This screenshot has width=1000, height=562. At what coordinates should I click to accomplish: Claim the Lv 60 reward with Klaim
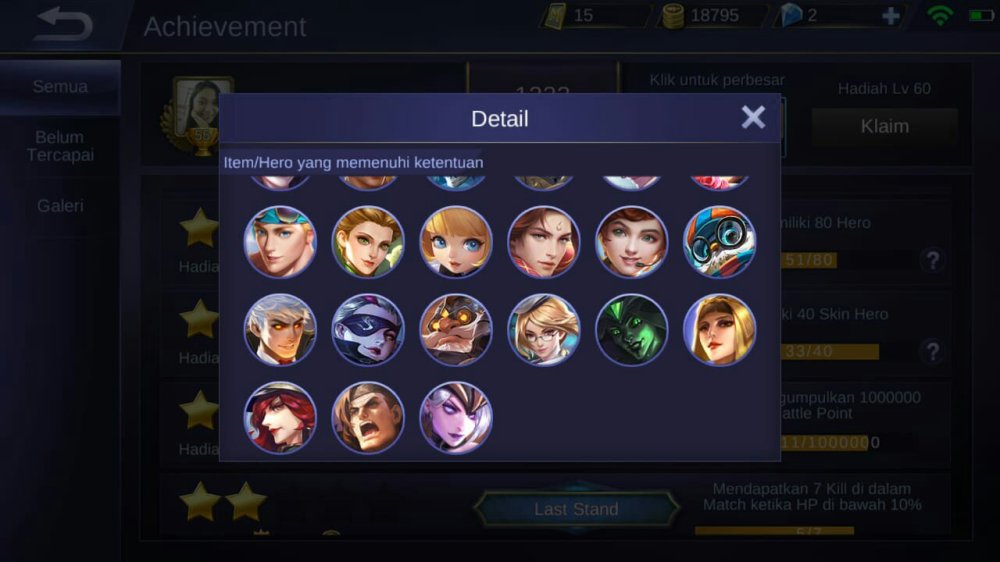884,127
